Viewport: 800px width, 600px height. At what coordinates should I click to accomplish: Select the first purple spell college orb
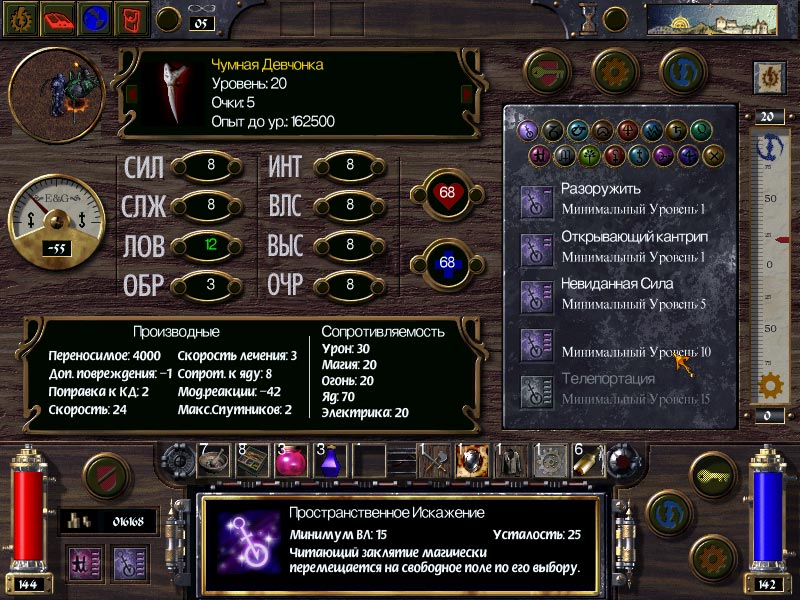click(x=528, y=130)
